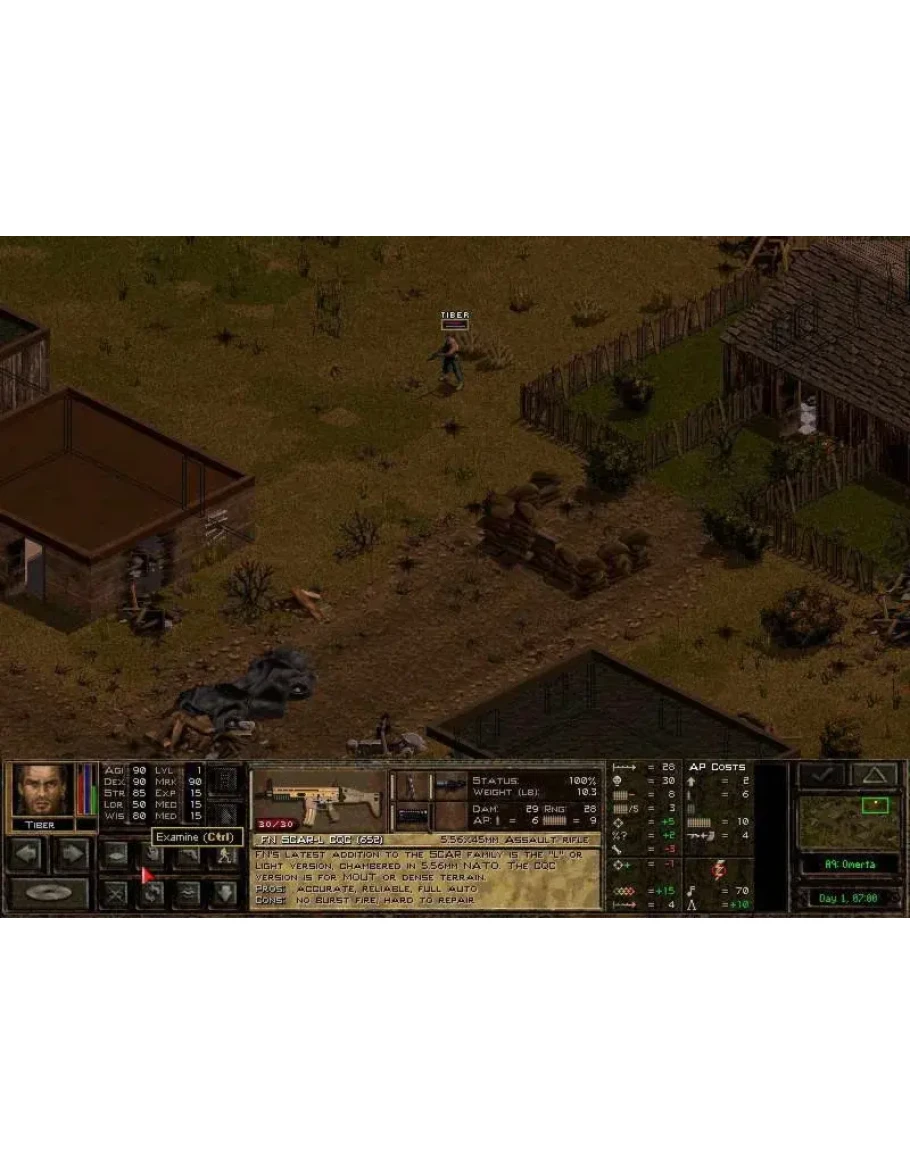Click the crossed-out X action button
This screenshot has height=1155, width=910.
tap(115, 893)
